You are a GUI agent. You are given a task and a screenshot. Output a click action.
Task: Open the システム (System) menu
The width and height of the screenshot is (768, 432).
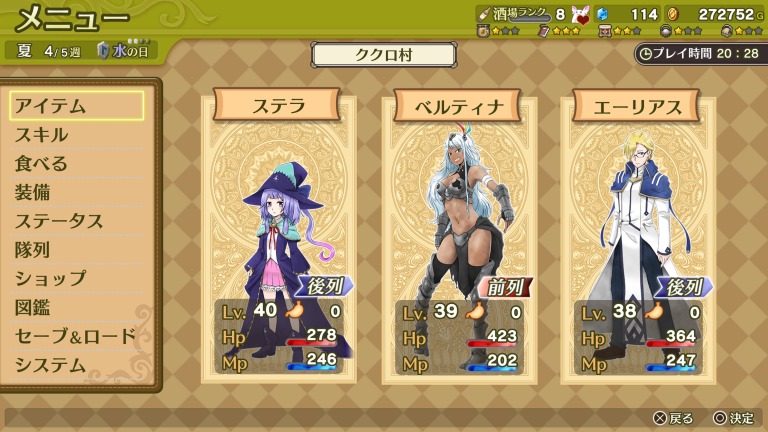pyautogui.click(x=76, y=365)
